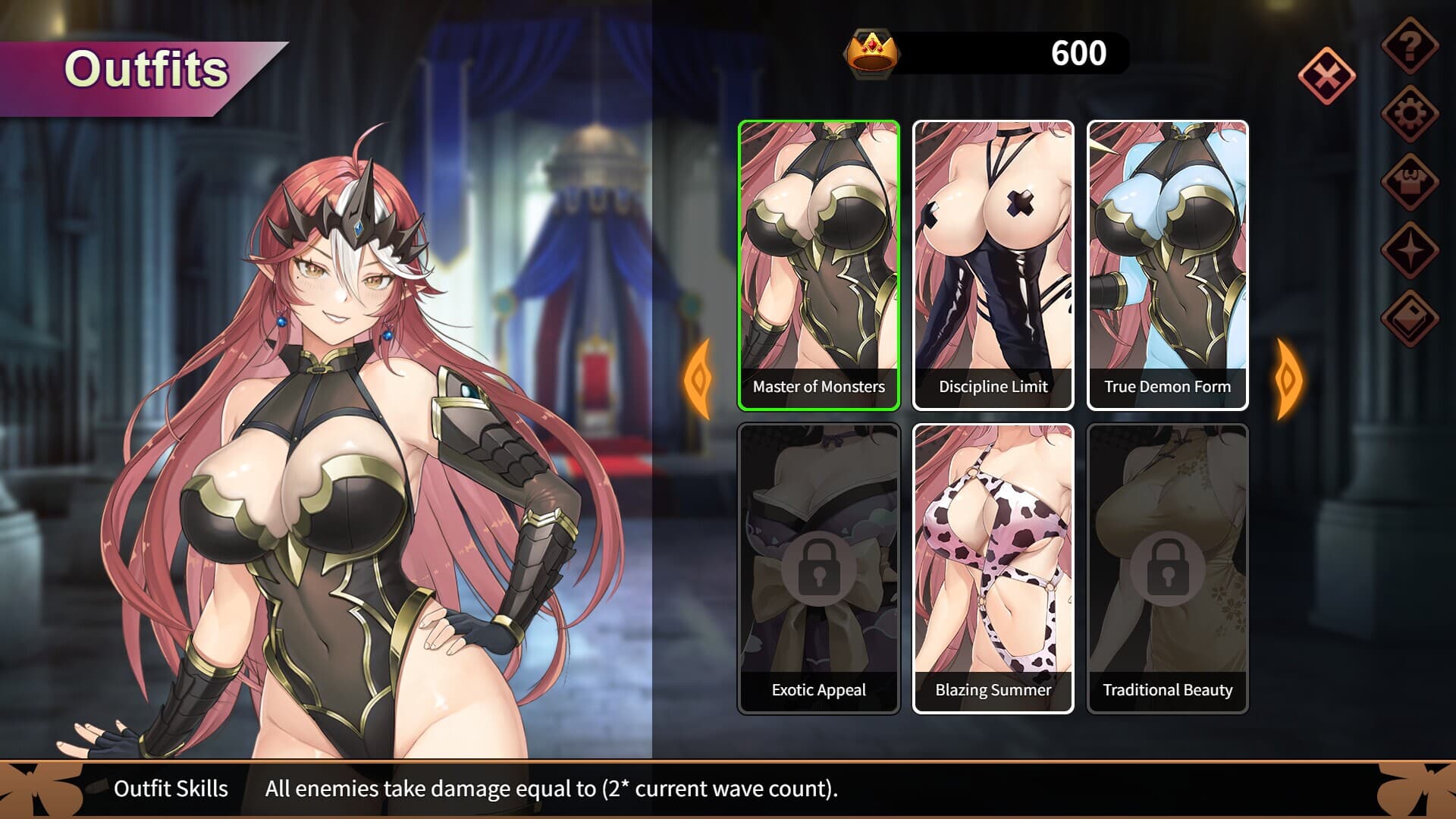Click the Outfit Skills label
The width and height of the screenshot is (1456, 819).
pyautogui.click(x=171, y=789)
